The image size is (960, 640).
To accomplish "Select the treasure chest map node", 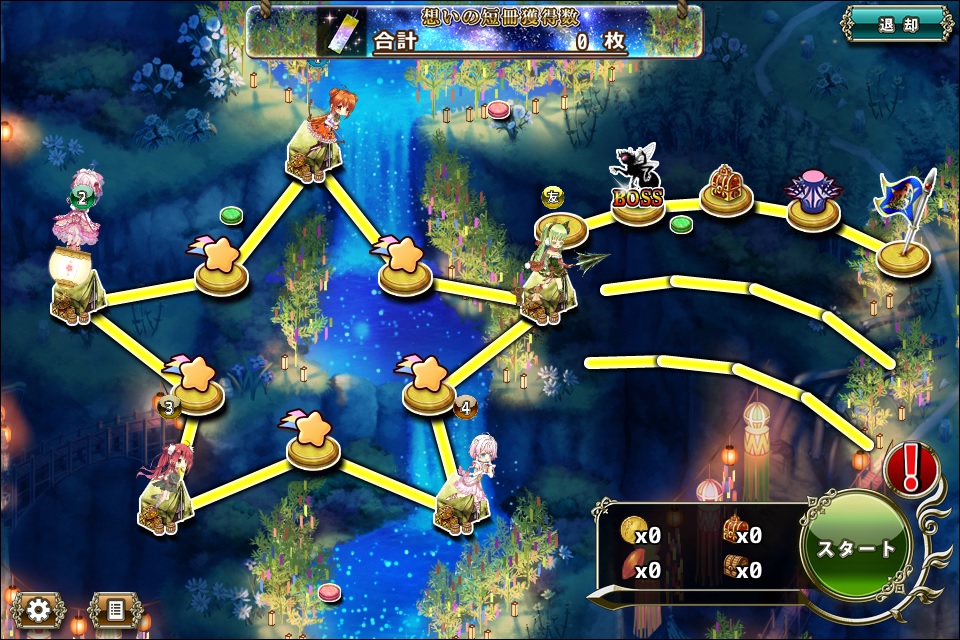I will point(726,190).
